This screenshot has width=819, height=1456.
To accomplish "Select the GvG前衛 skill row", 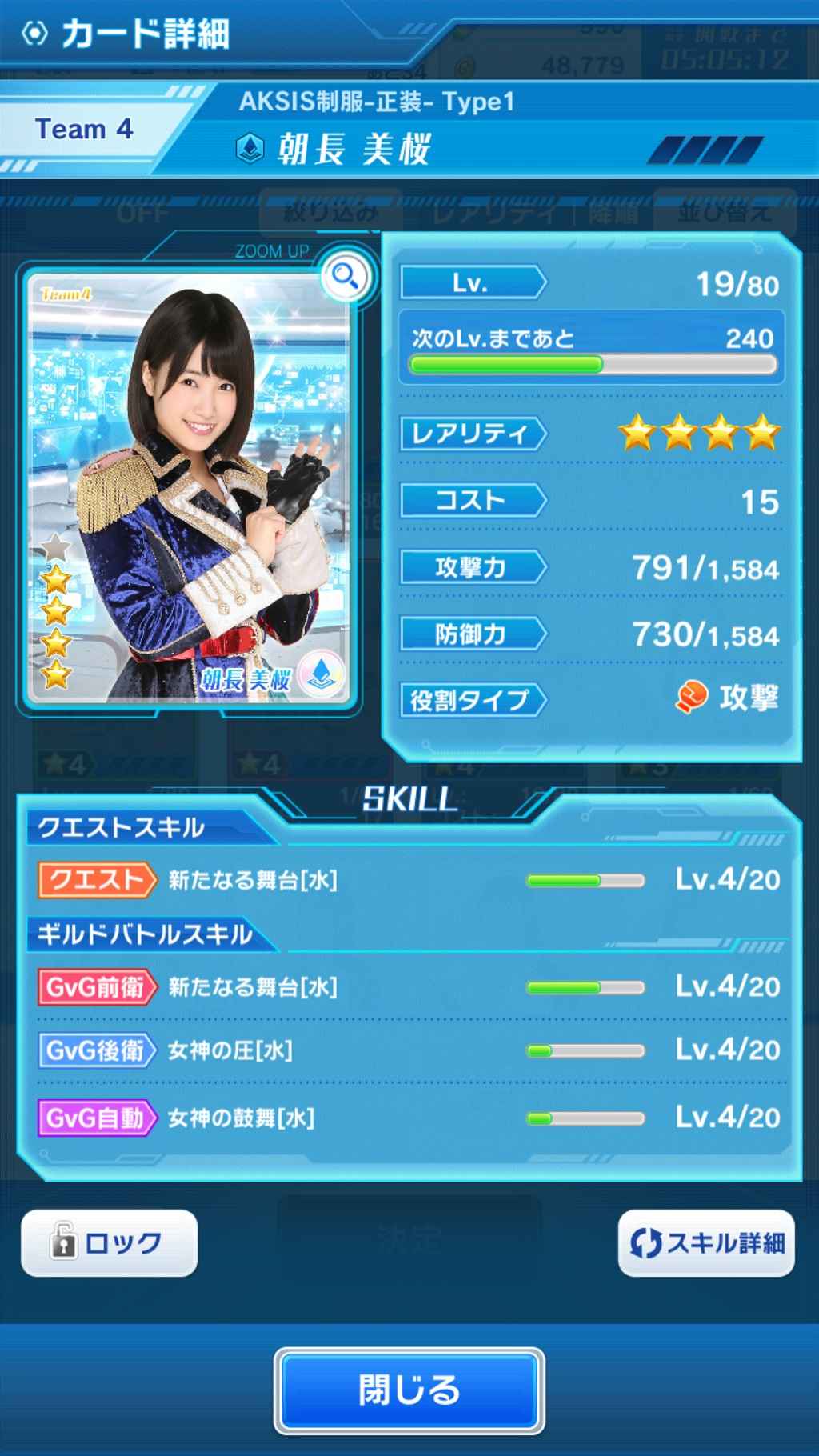I will [x=409, y=986].
